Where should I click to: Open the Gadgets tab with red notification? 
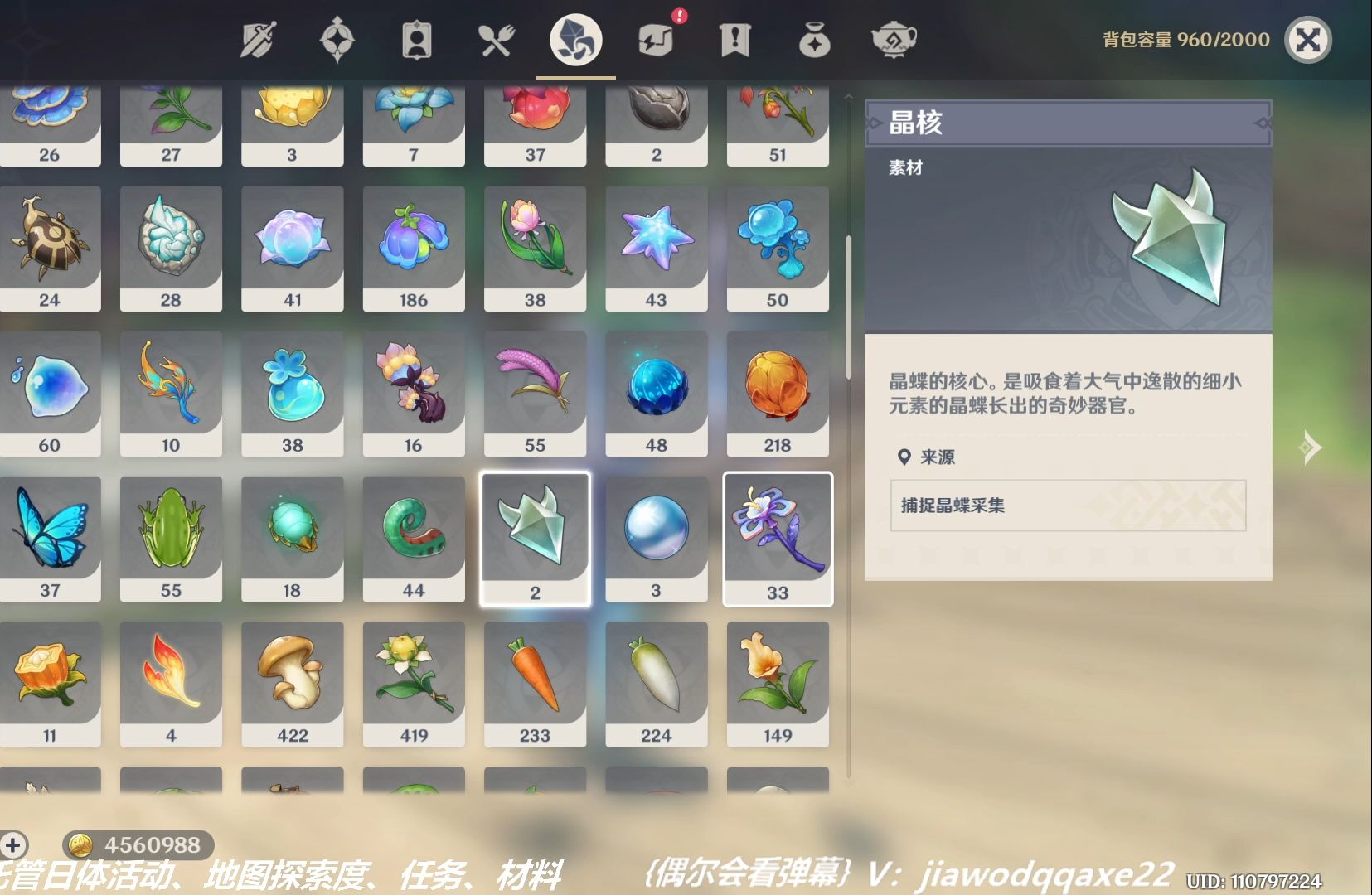pyautogui.click(x=655, y=37)
